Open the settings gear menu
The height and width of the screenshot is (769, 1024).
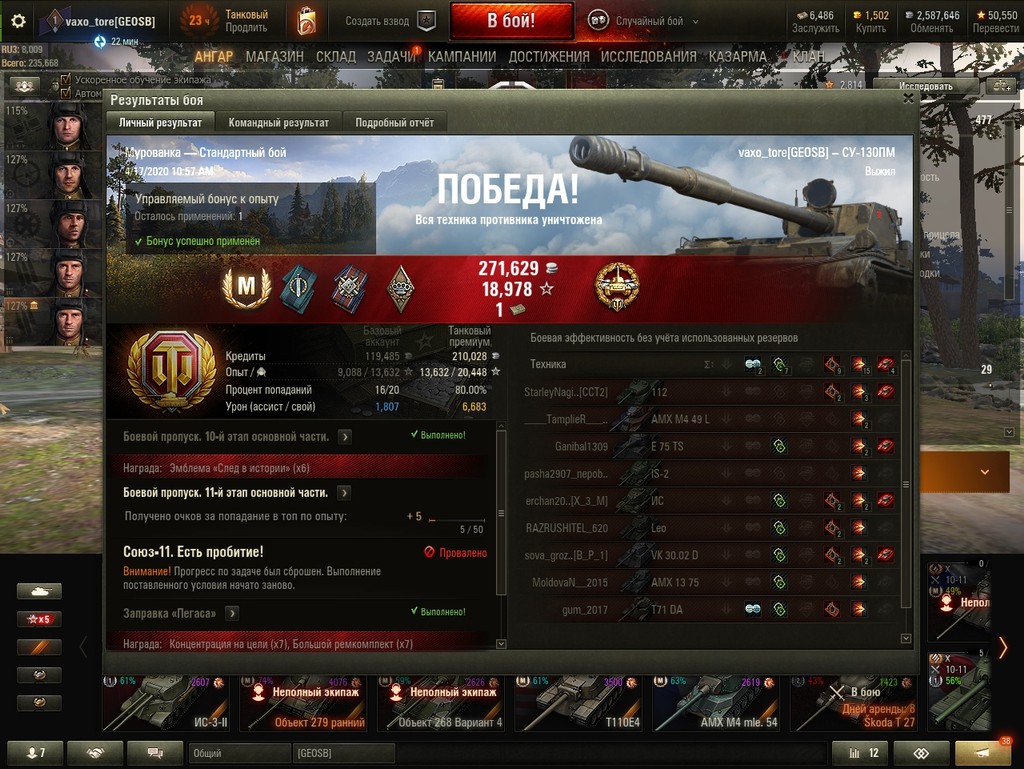point(18,20)
